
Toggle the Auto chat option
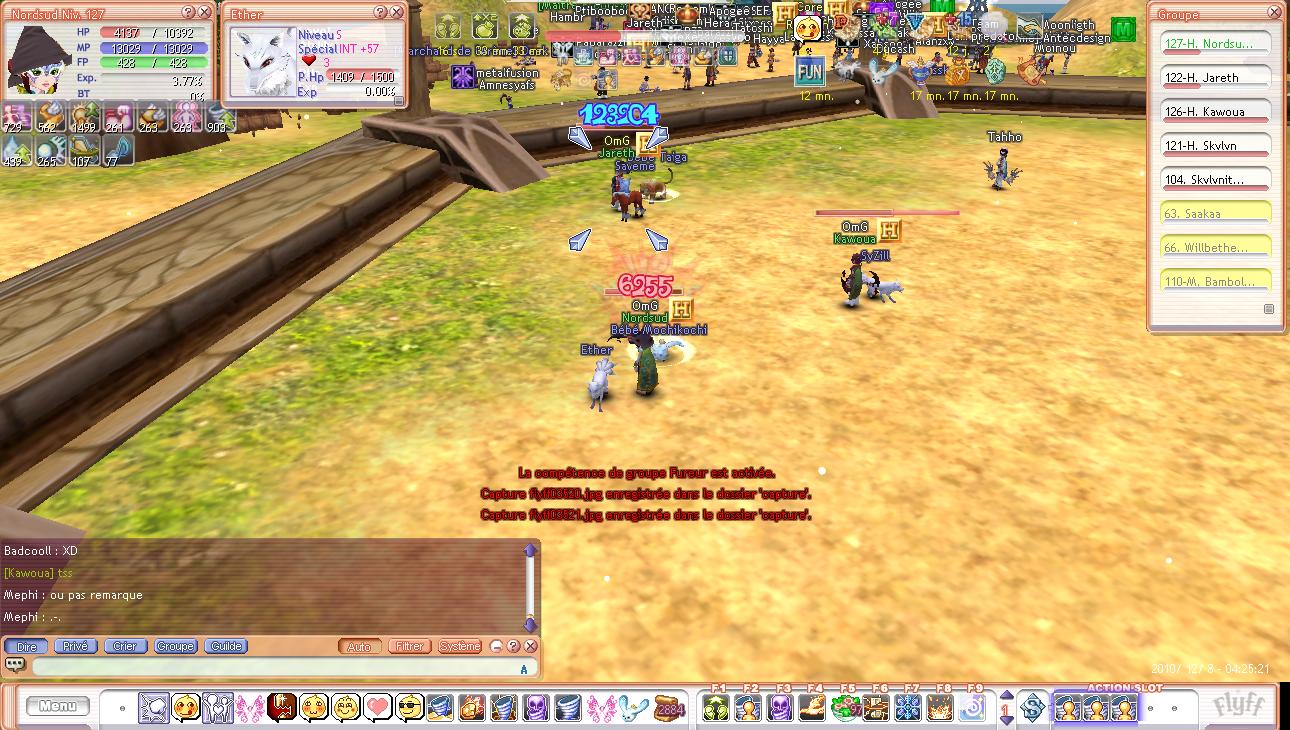pyautogui.click(x=359, y=646)
